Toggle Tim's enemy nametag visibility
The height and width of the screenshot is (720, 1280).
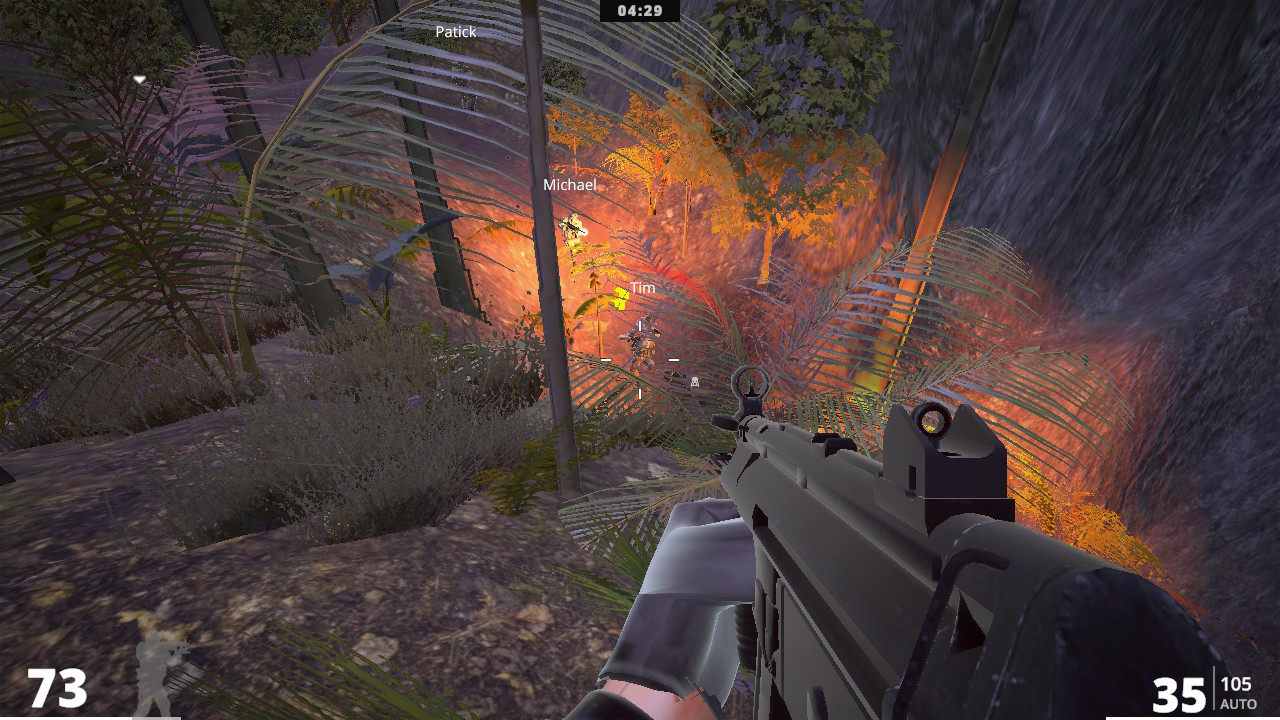pos(643,287)
